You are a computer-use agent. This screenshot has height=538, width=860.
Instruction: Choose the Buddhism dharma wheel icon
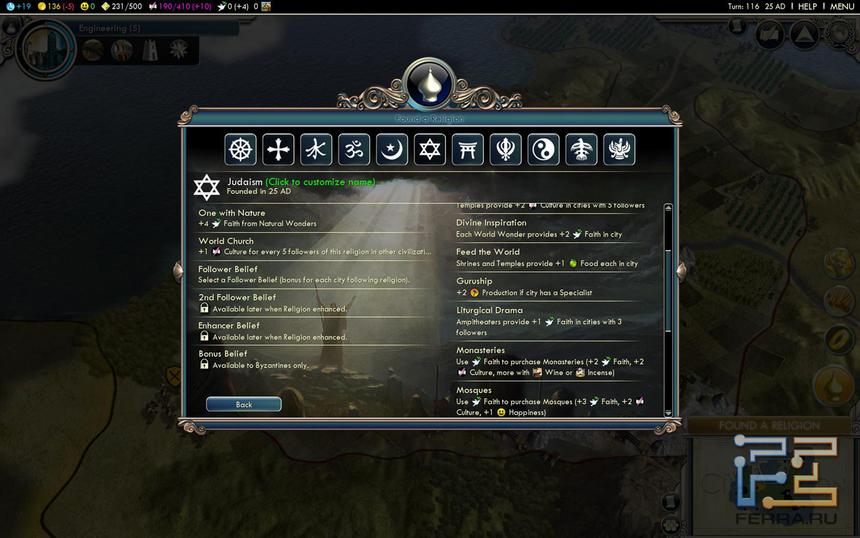[x=241, y=150]
